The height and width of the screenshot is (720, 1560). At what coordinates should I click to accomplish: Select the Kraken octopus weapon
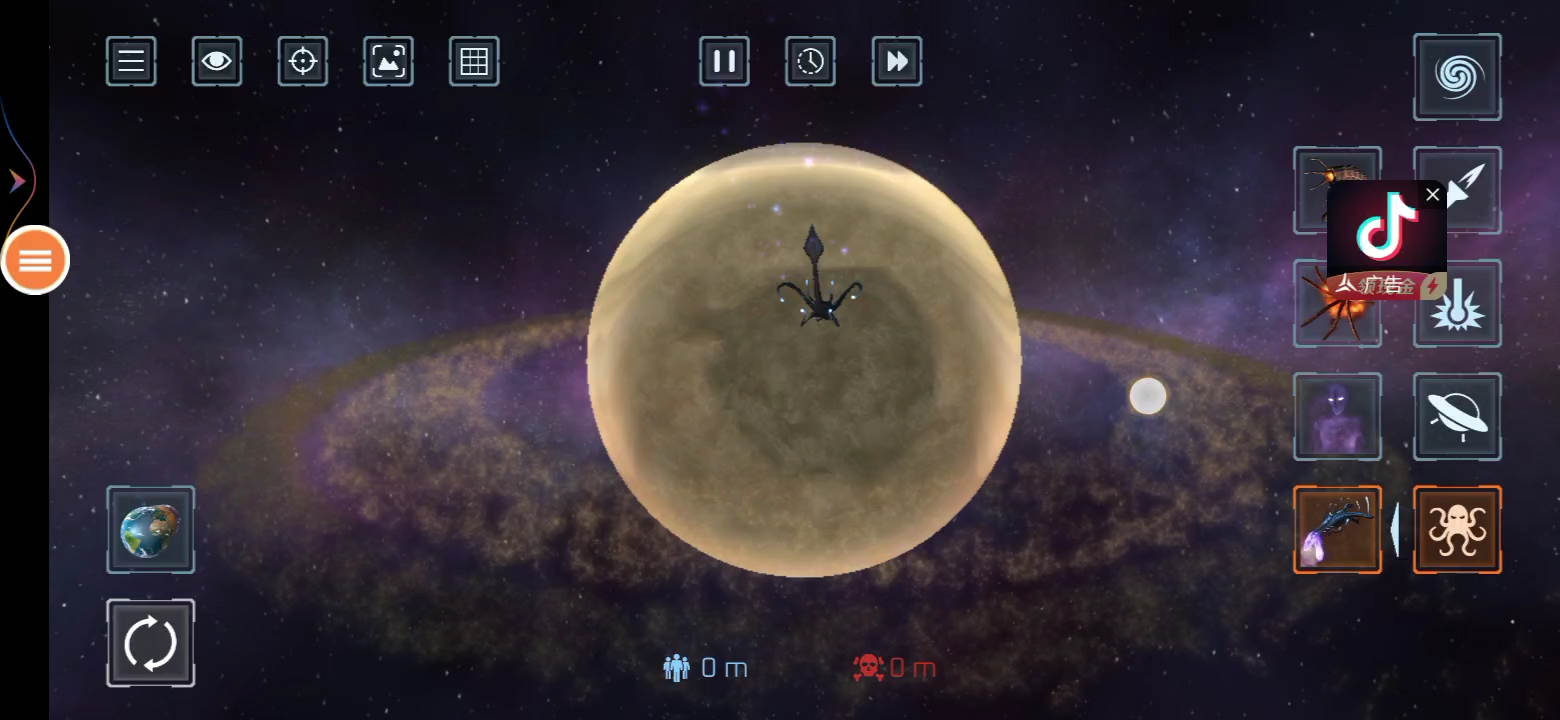1456,529
